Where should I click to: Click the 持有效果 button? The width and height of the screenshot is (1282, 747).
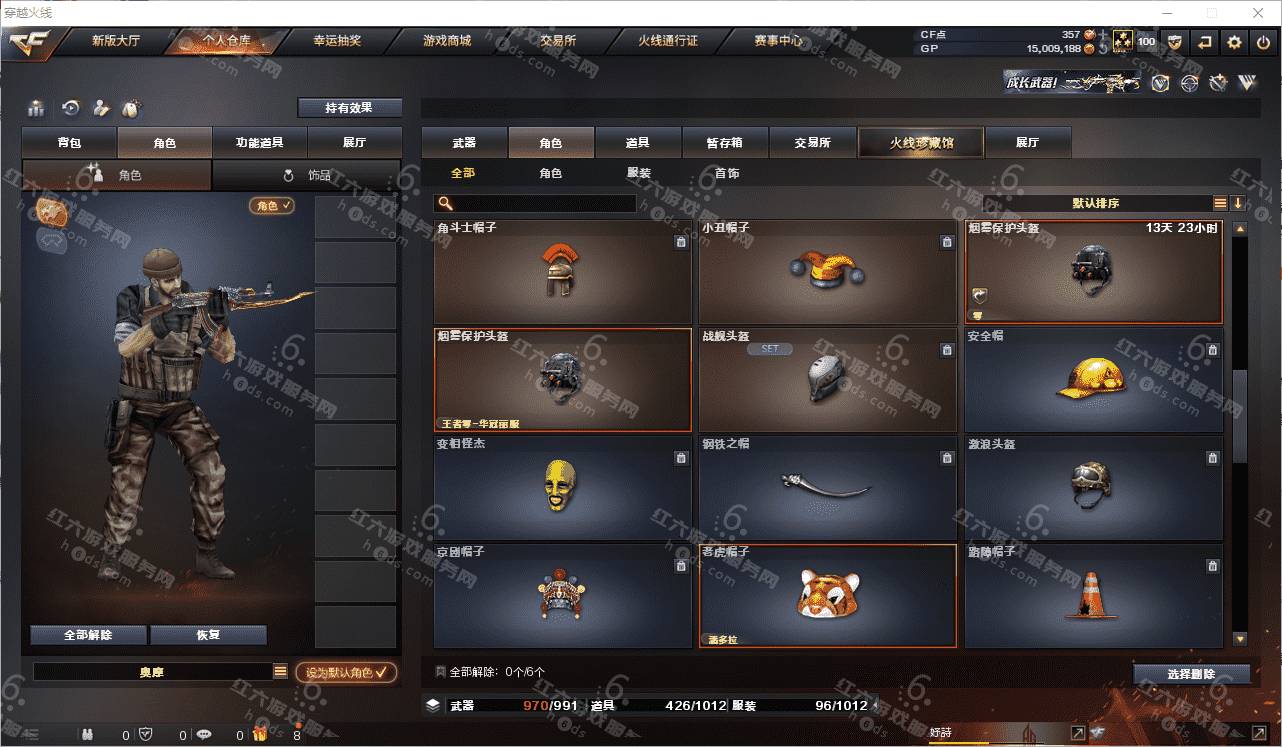pyautogui.click(x=349, y=108)
